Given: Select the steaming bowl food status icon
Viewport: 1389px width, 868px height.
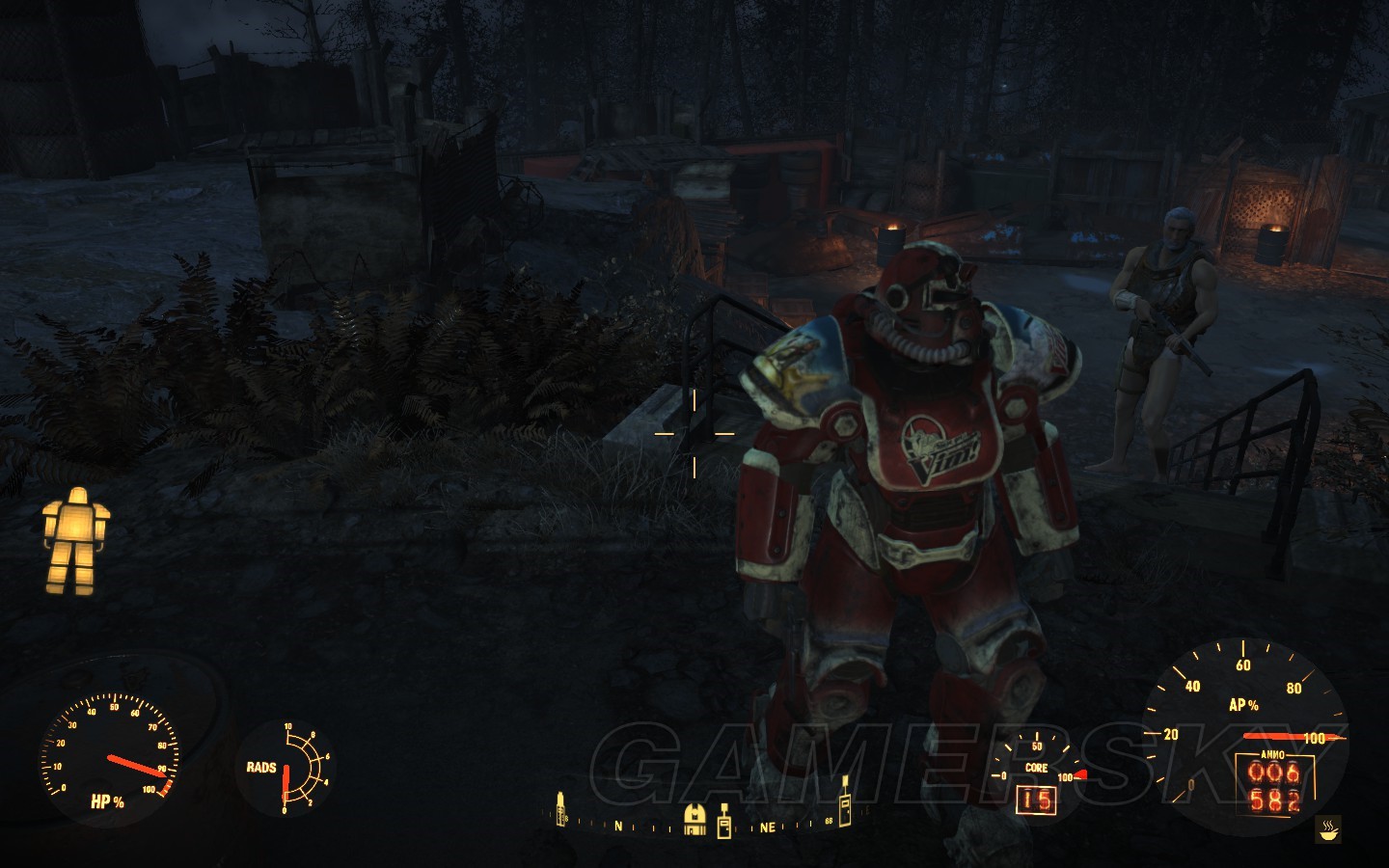Looking at the screenshot, I should (x=1328, y=828).
